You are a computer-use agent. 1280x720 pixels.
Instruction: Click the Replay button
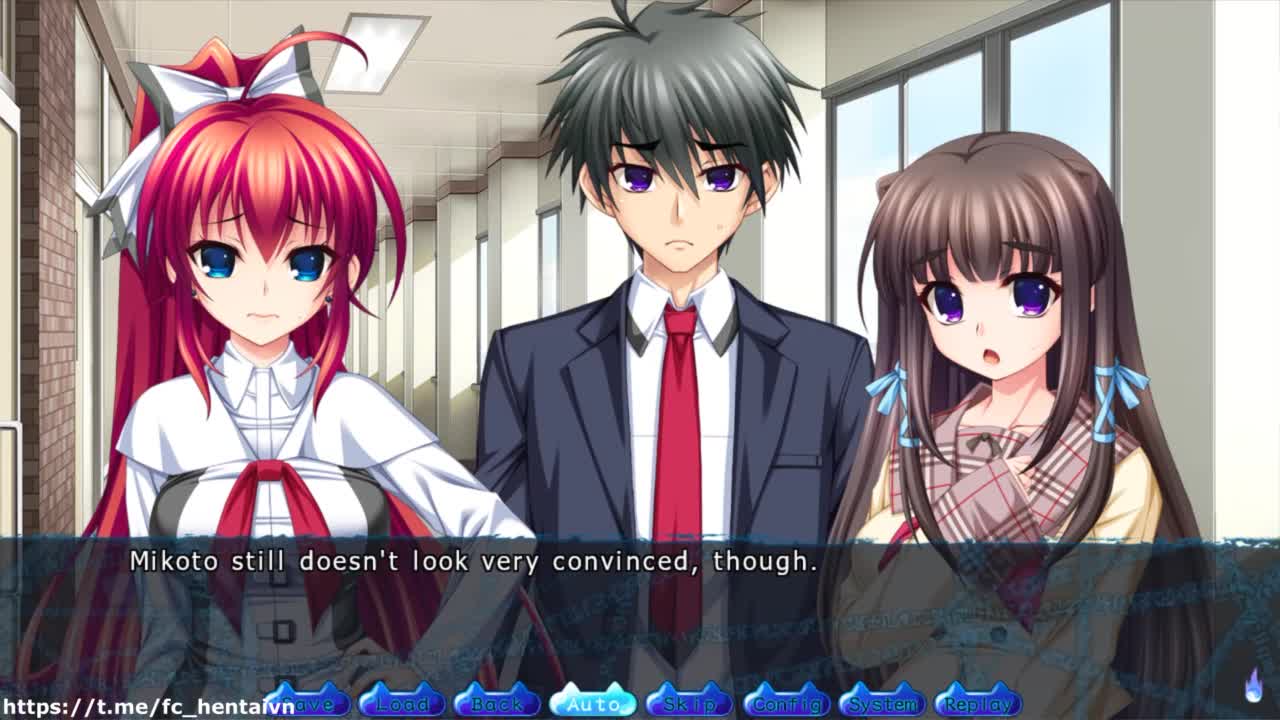(977, 703)
